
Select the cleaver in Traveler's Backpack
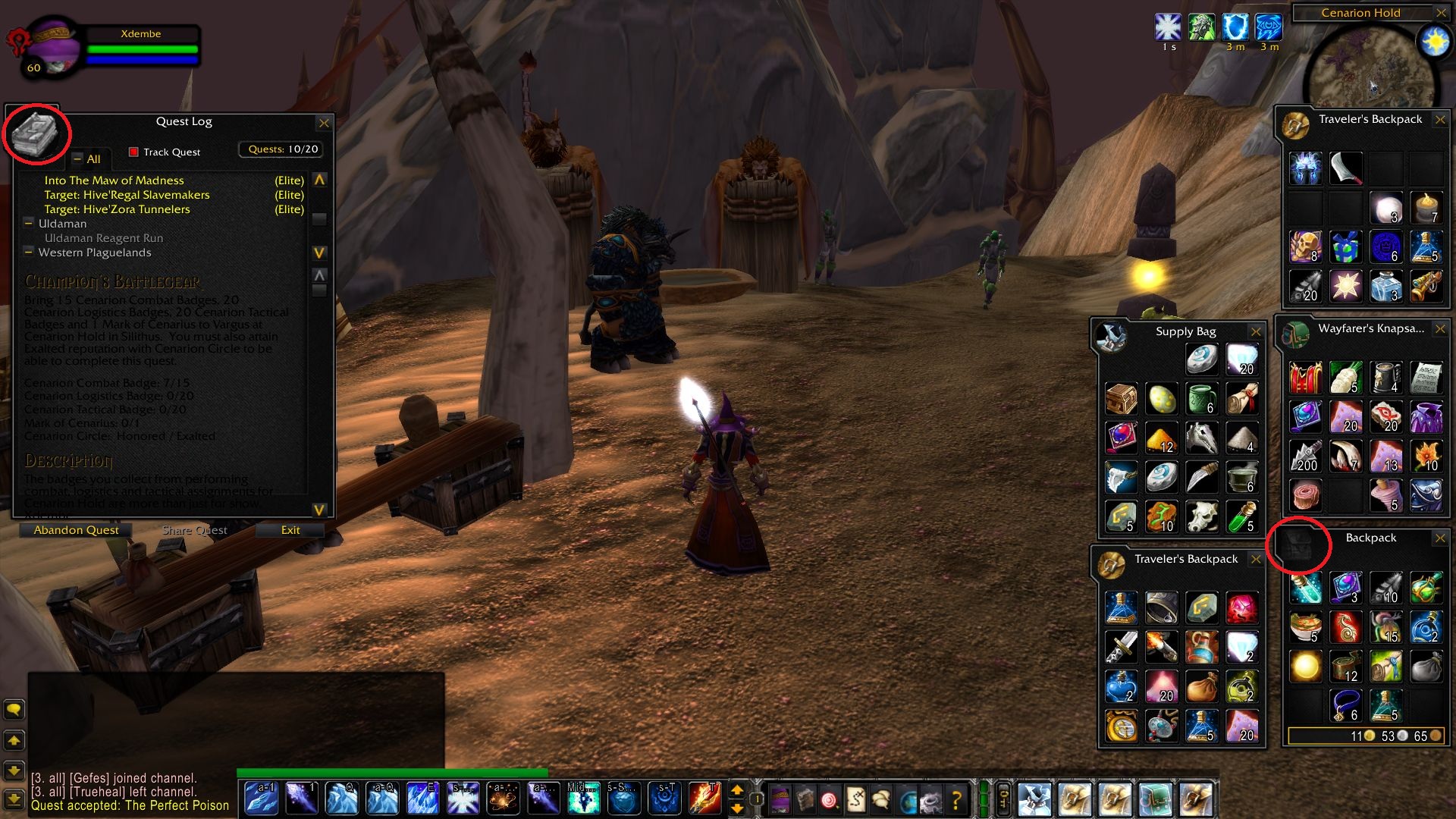point(1345,168)
